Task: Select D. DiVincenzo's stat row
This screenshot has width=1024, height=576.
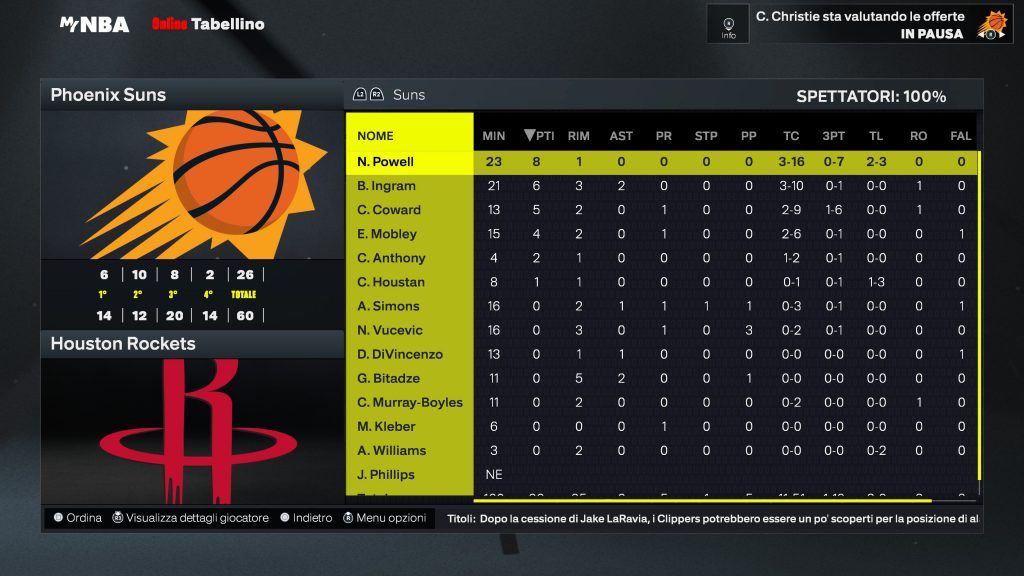Action: [400, 354]
